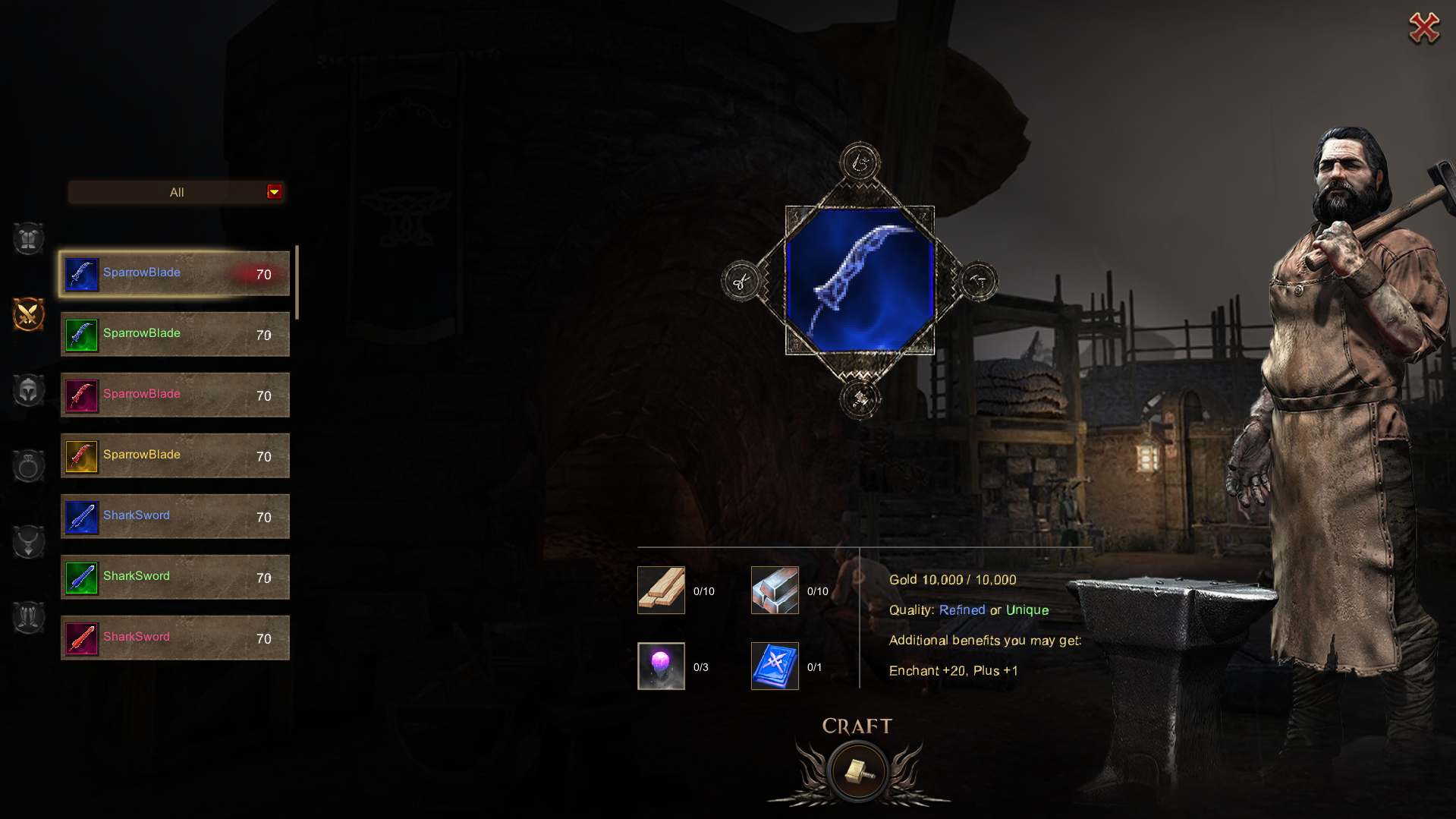Click the metal ingots material slot
The image size is (1456, 819).
(x=775, y=591)
